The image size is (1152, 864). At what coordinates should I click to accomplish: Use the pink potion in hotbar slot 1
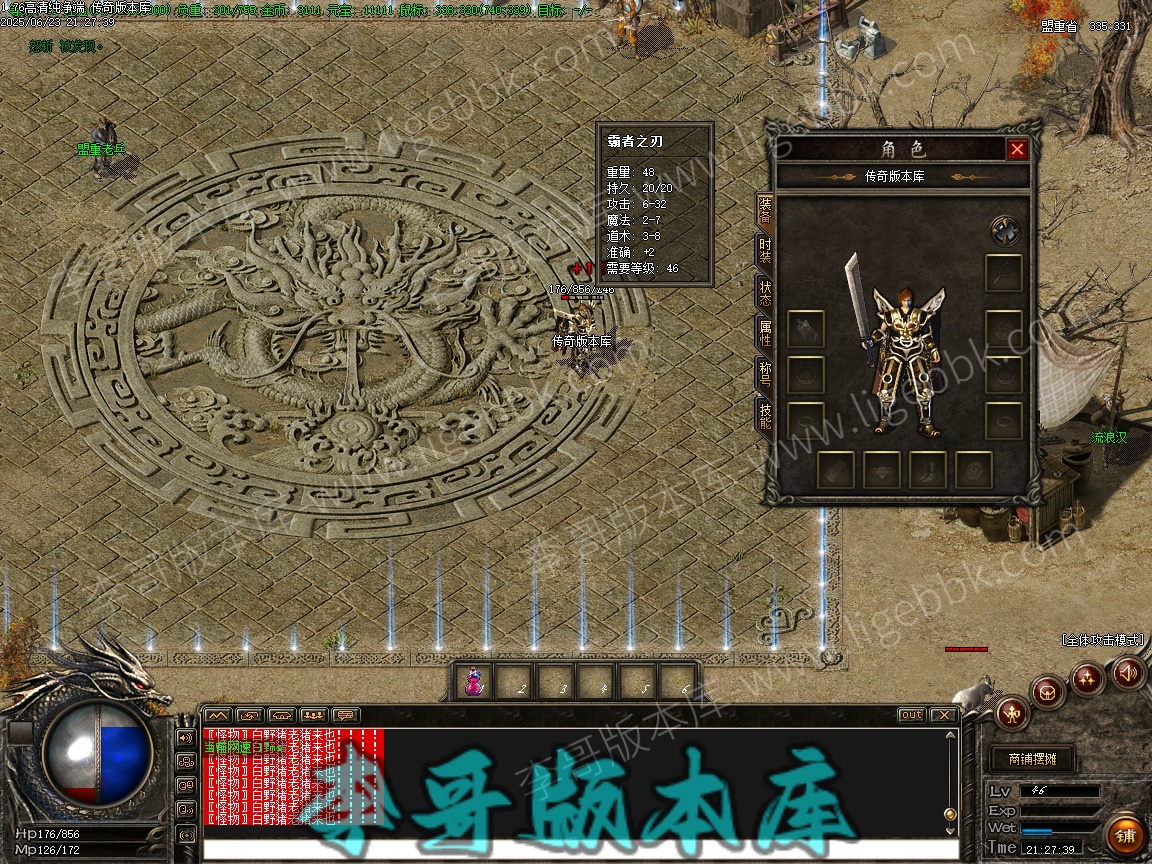tap(476, 682)
